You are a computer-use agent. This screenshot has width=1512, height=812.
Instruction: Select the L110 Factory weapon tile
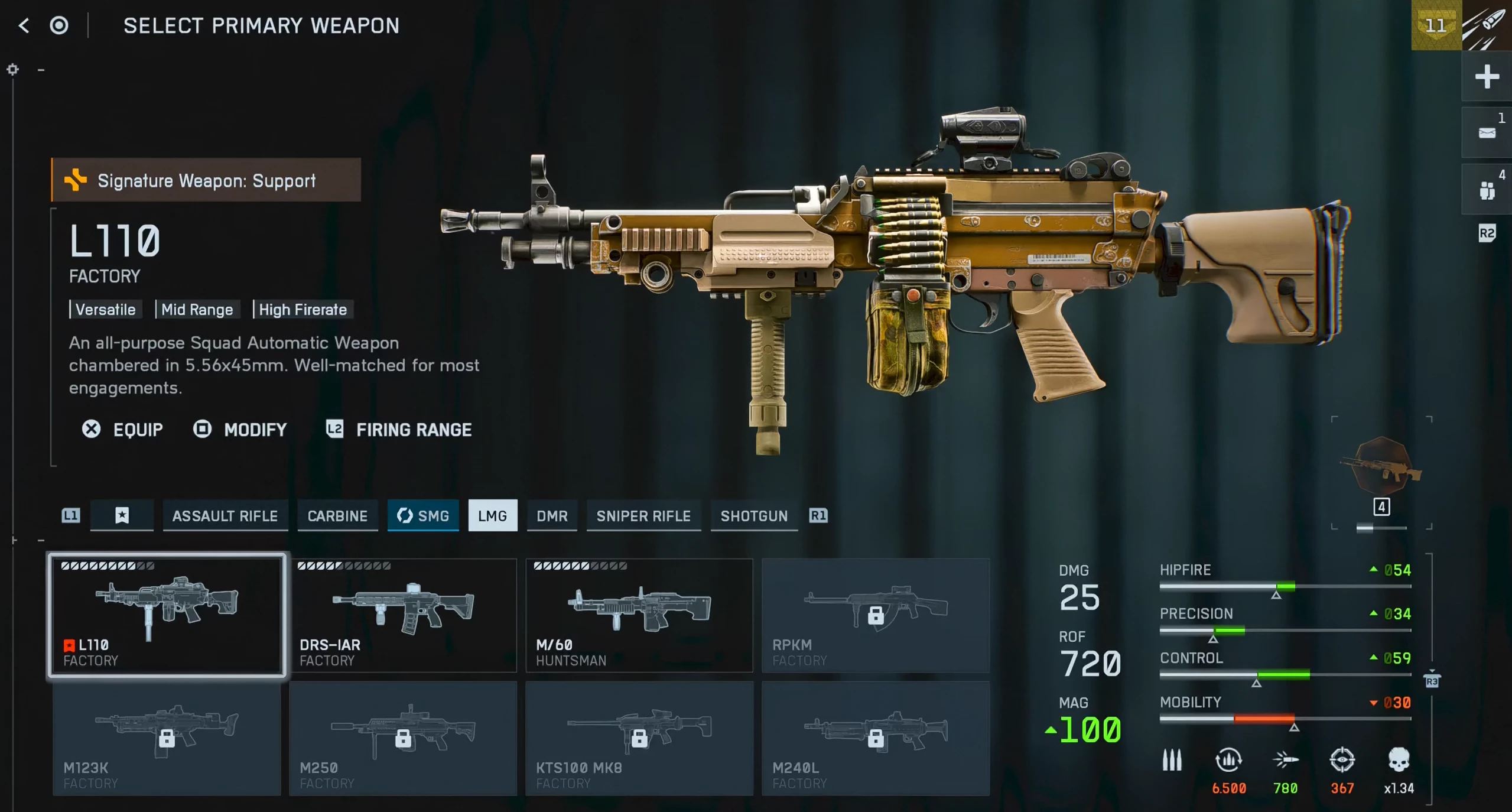click(167, 615)
